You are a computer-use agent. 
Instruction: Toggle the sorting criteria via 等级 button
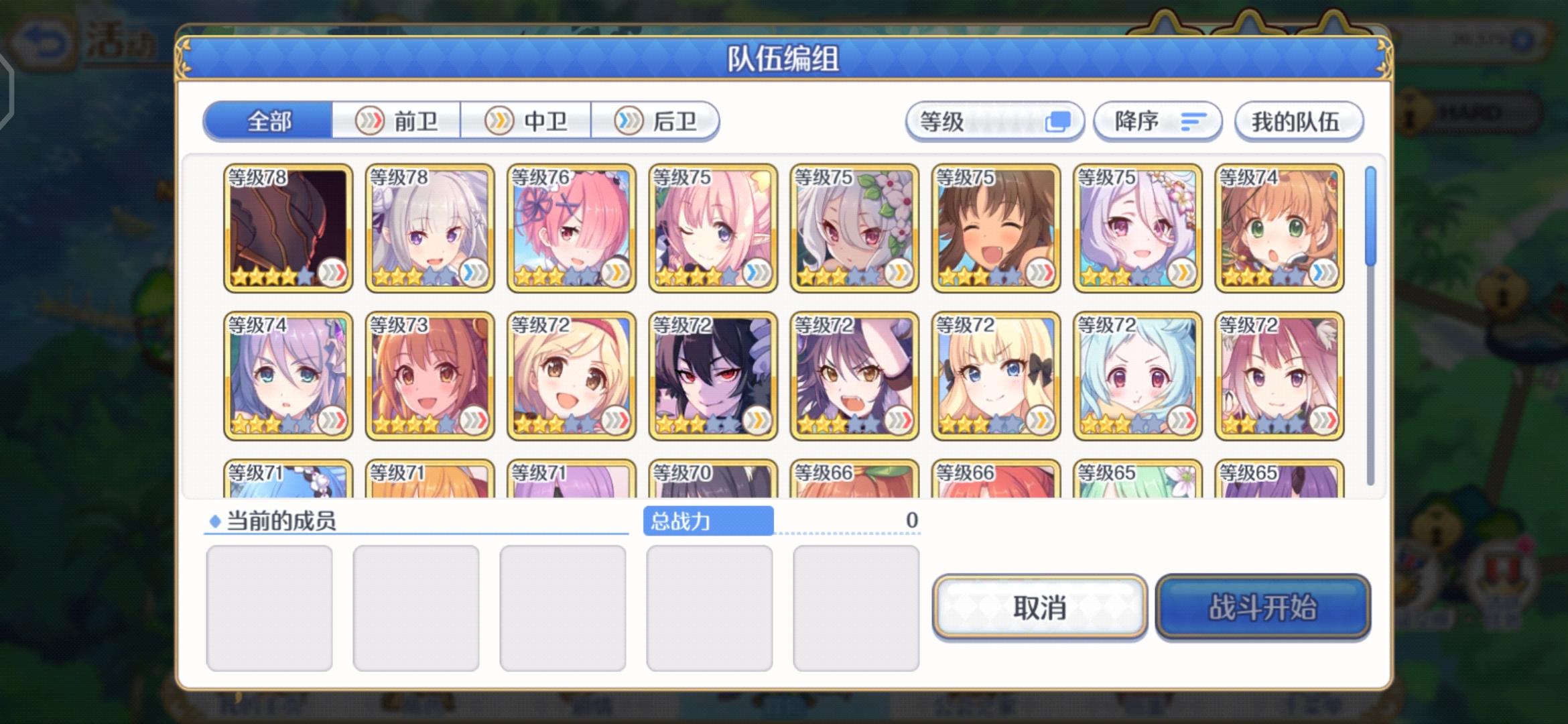(995, 121)
